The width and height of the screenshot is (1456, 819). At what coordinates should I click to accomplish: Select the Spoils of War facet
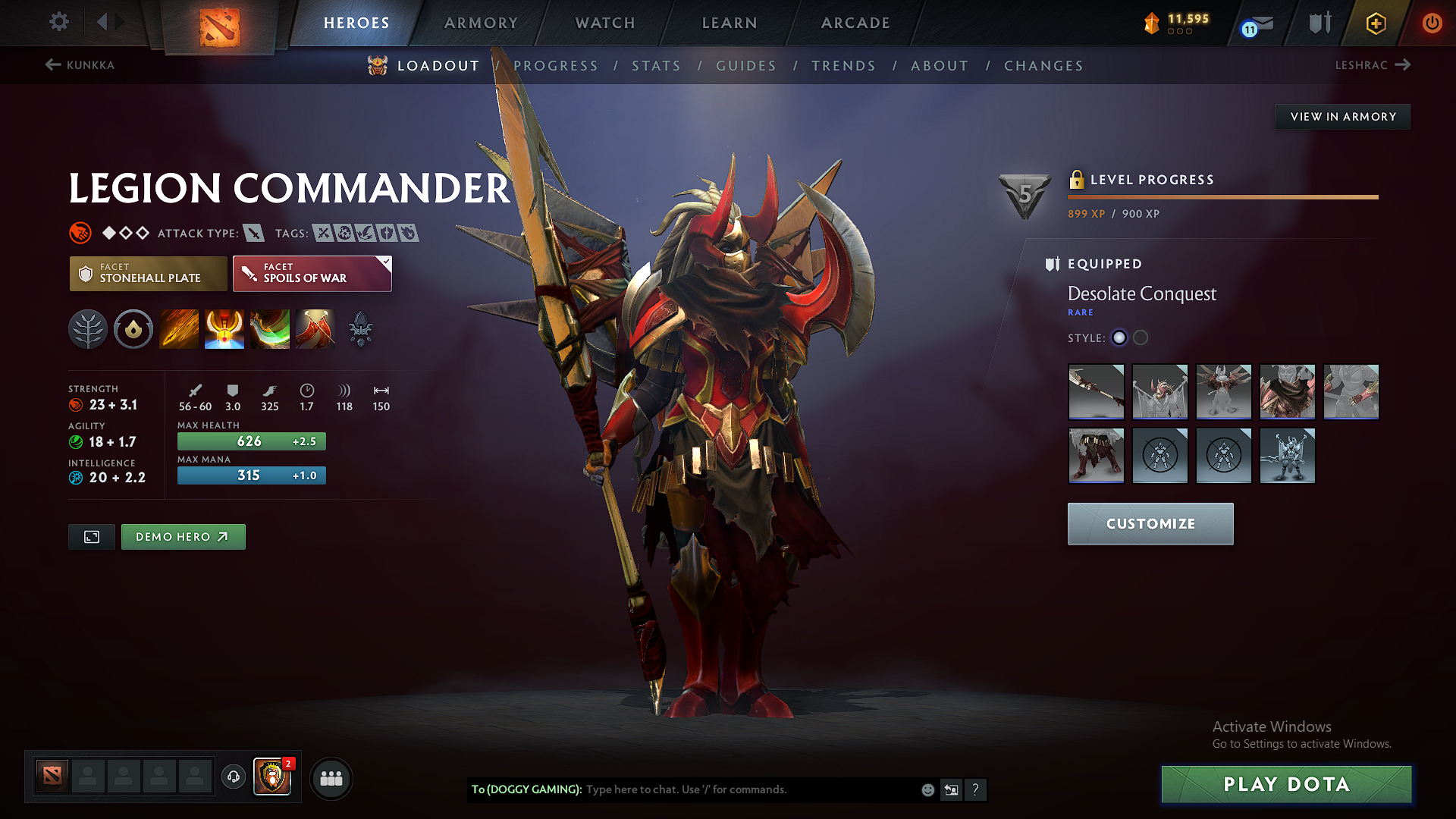[312, 273]
